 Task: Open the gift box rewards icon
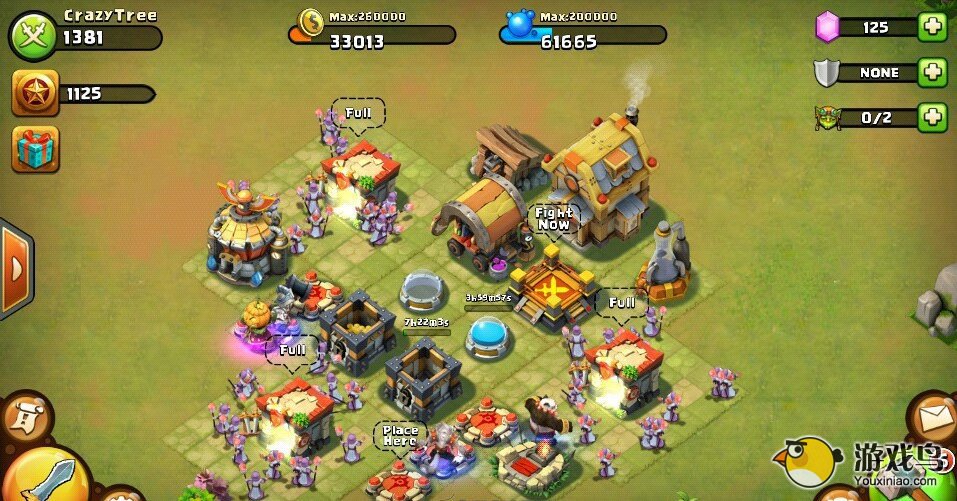[x=35, y=149]
